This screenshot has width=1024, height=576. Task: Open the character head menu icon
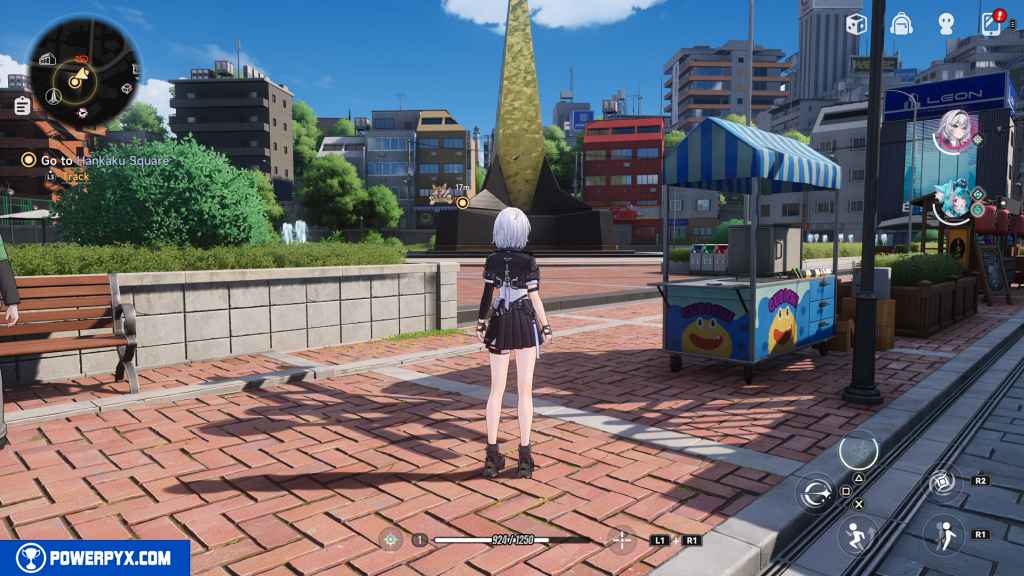coord(946,23)
